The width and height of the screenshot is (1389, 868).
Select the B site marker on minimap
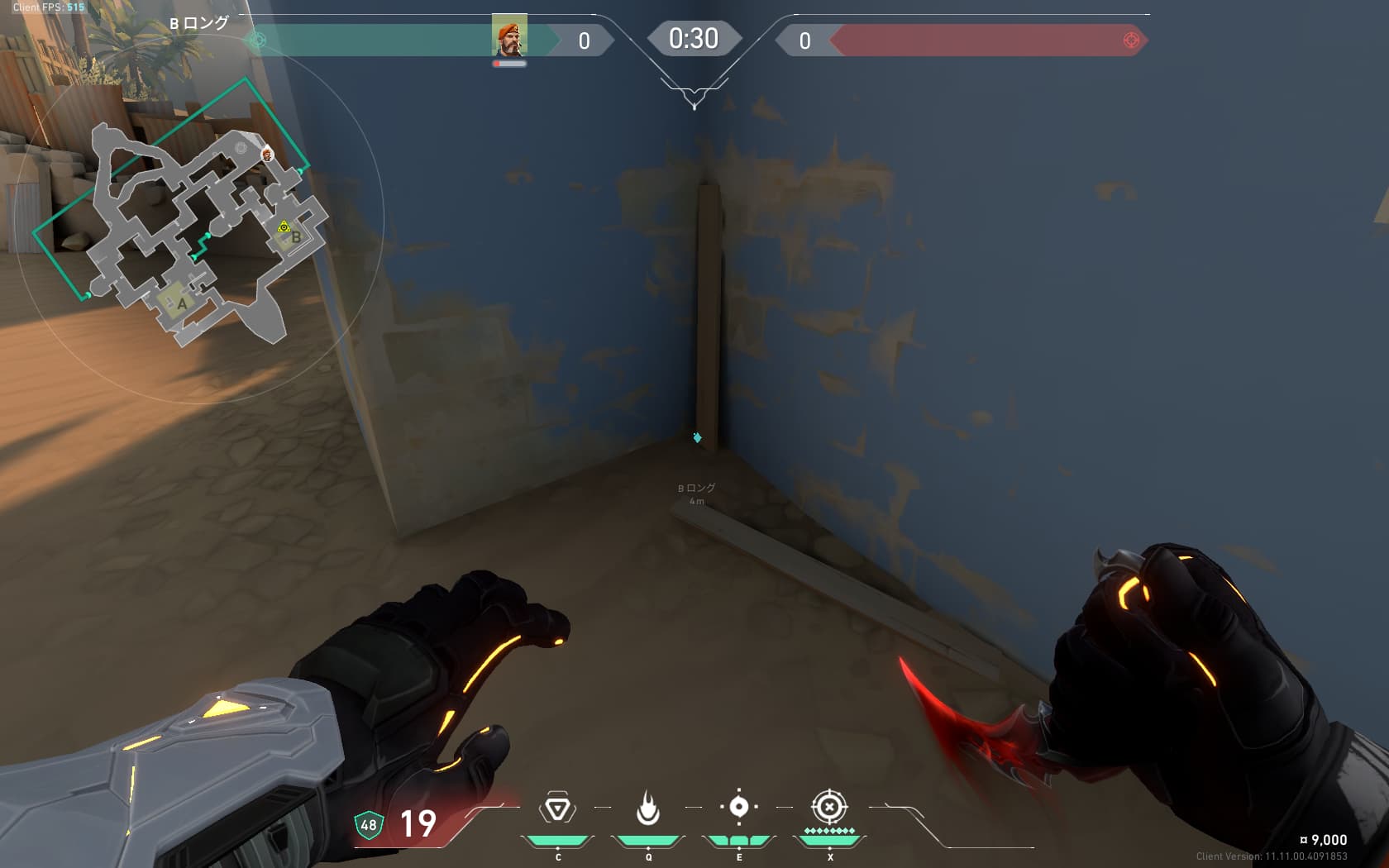click(295, 237)
